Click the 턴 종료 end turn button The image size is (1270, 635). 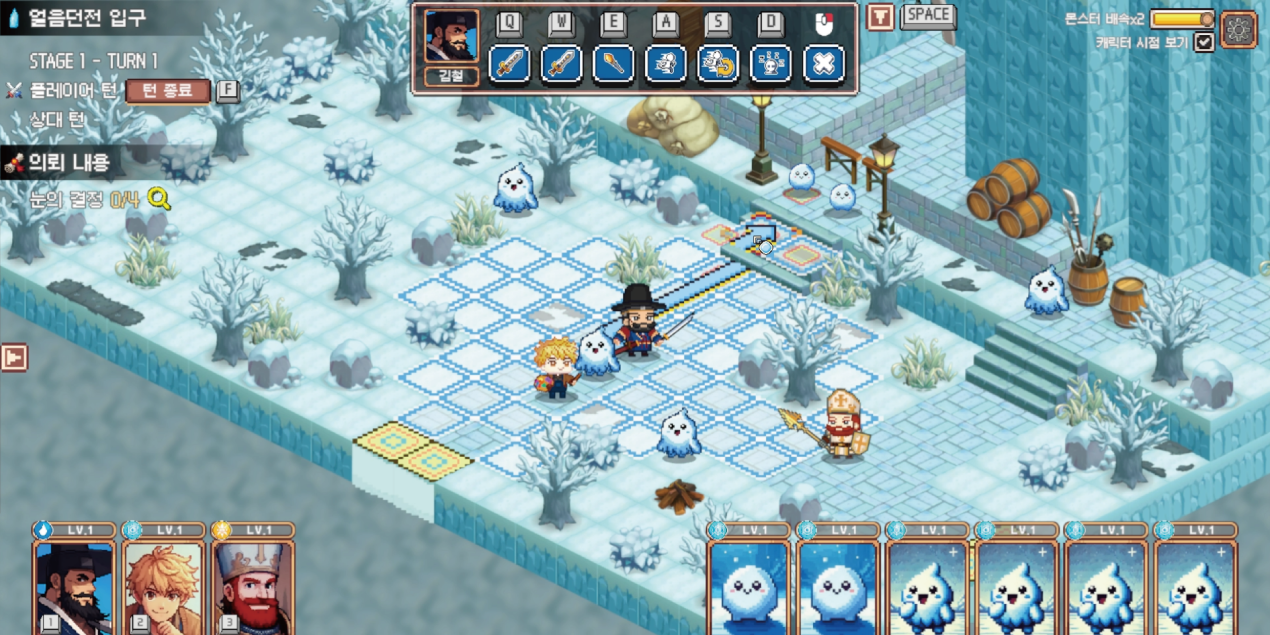pos(168,91)
